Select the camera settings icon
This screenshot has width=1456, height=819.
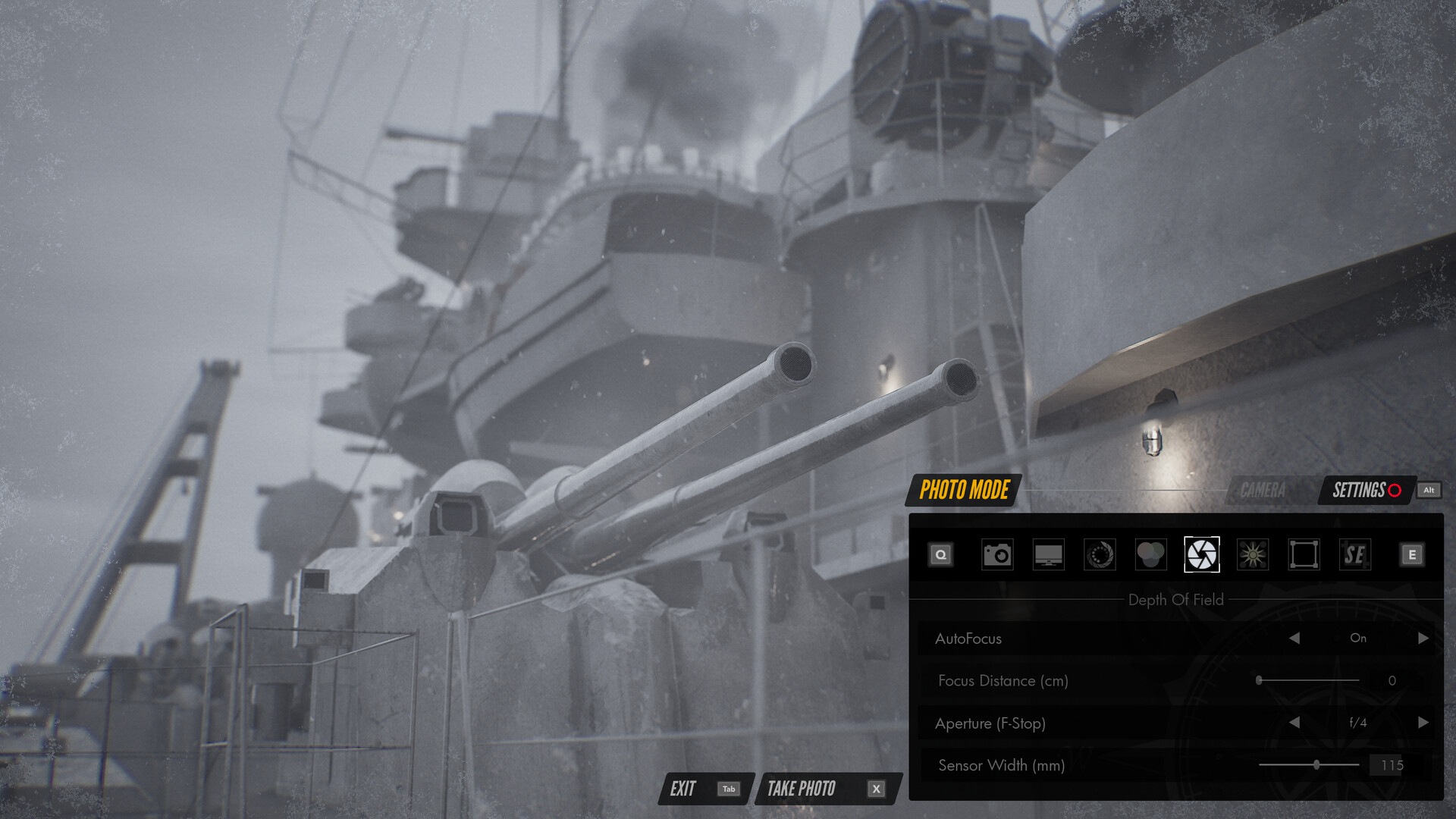[997, 554]
